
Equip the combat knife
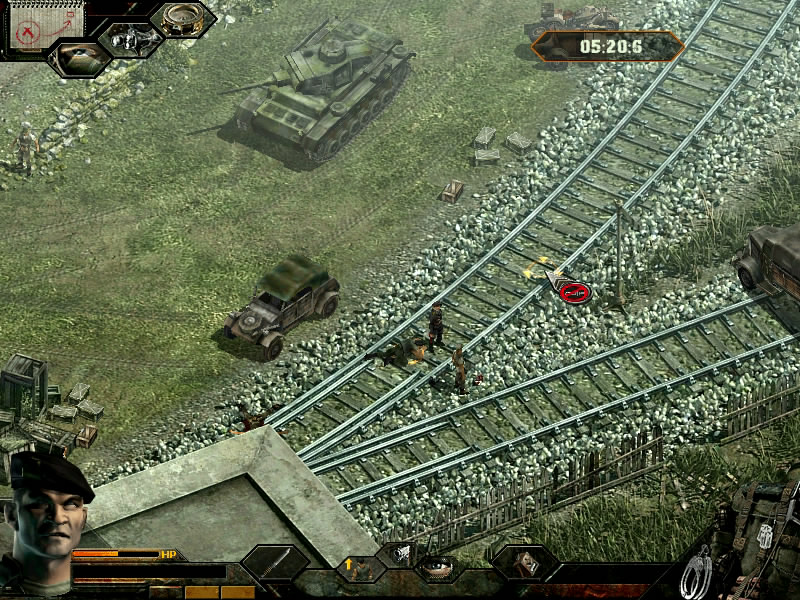pyautogui.click(x=275, y=563)
